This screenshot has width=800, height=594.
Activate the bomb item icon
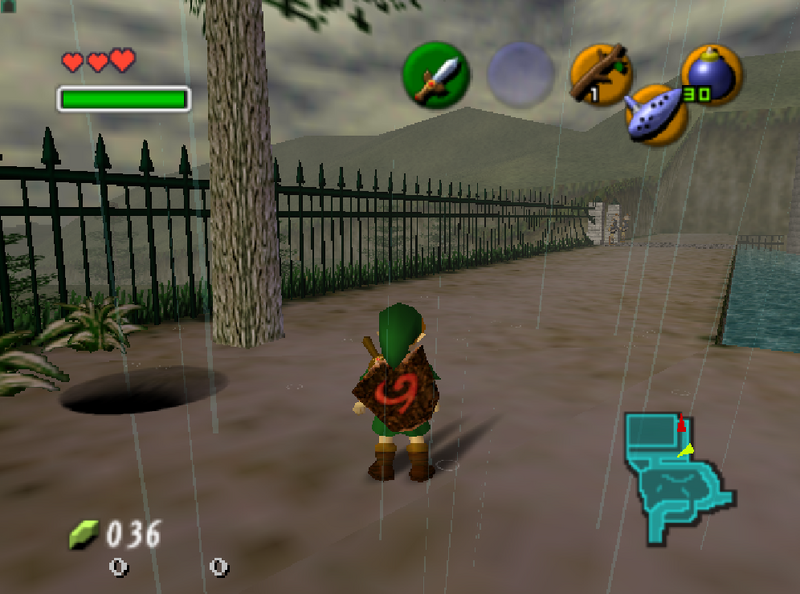(710, 74)
